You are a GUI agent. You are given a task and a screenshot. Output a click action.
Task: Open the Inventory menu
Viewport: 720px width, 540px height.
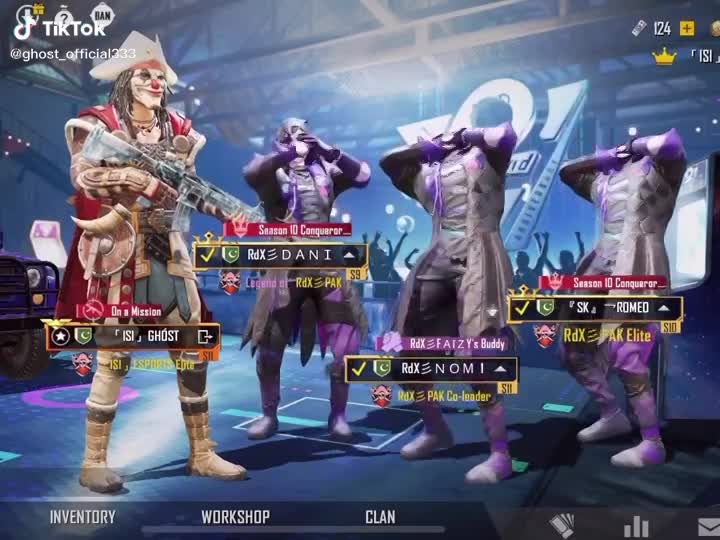pyautogui.click(x=82, y=517)
